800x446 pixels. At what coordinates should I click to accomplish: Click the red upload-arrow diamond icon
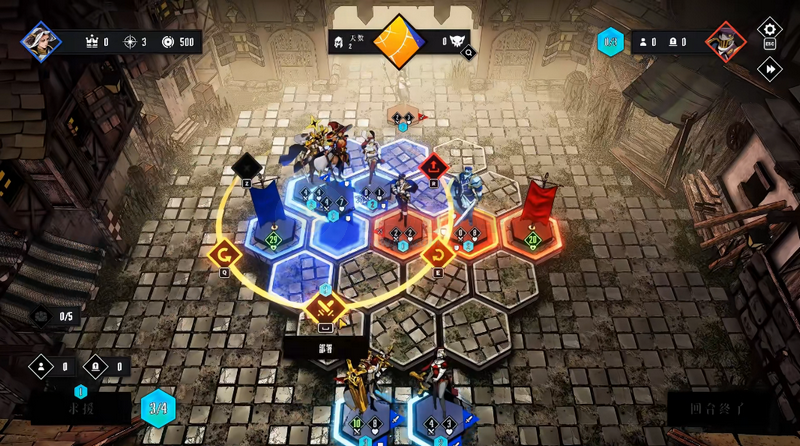pyautogui.click(x=432, y=166)
